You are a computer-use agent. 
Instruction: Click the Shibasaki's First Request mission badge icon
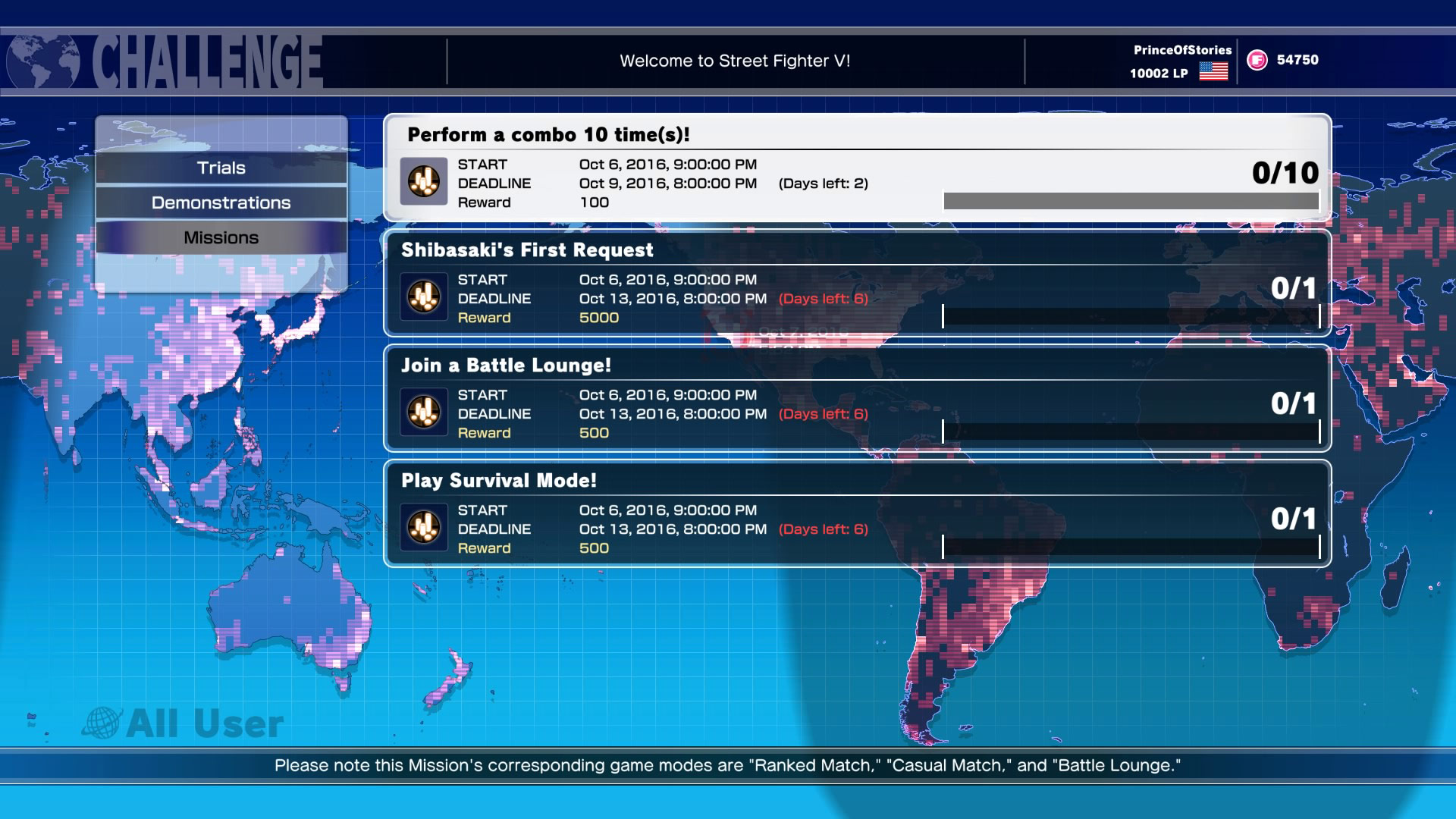tap(423, 297)
